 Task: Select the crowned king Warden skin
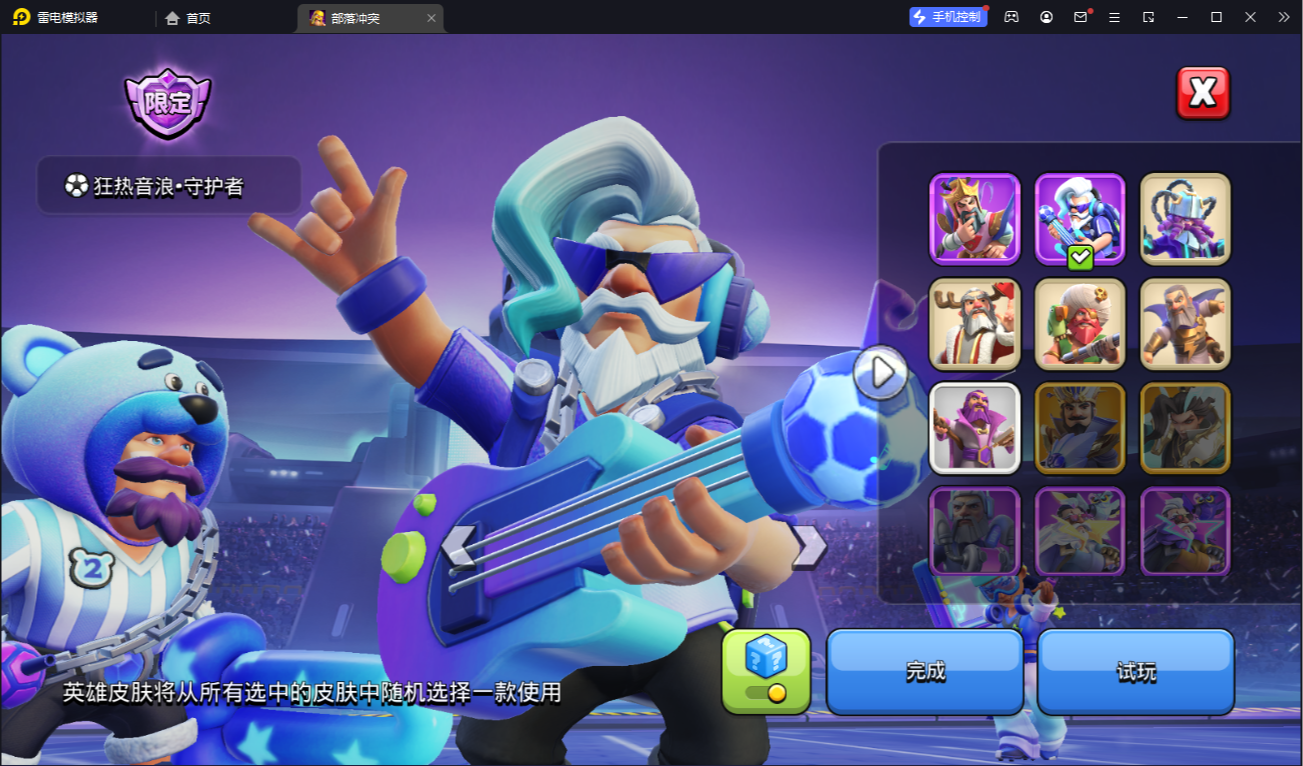(975, 219)
